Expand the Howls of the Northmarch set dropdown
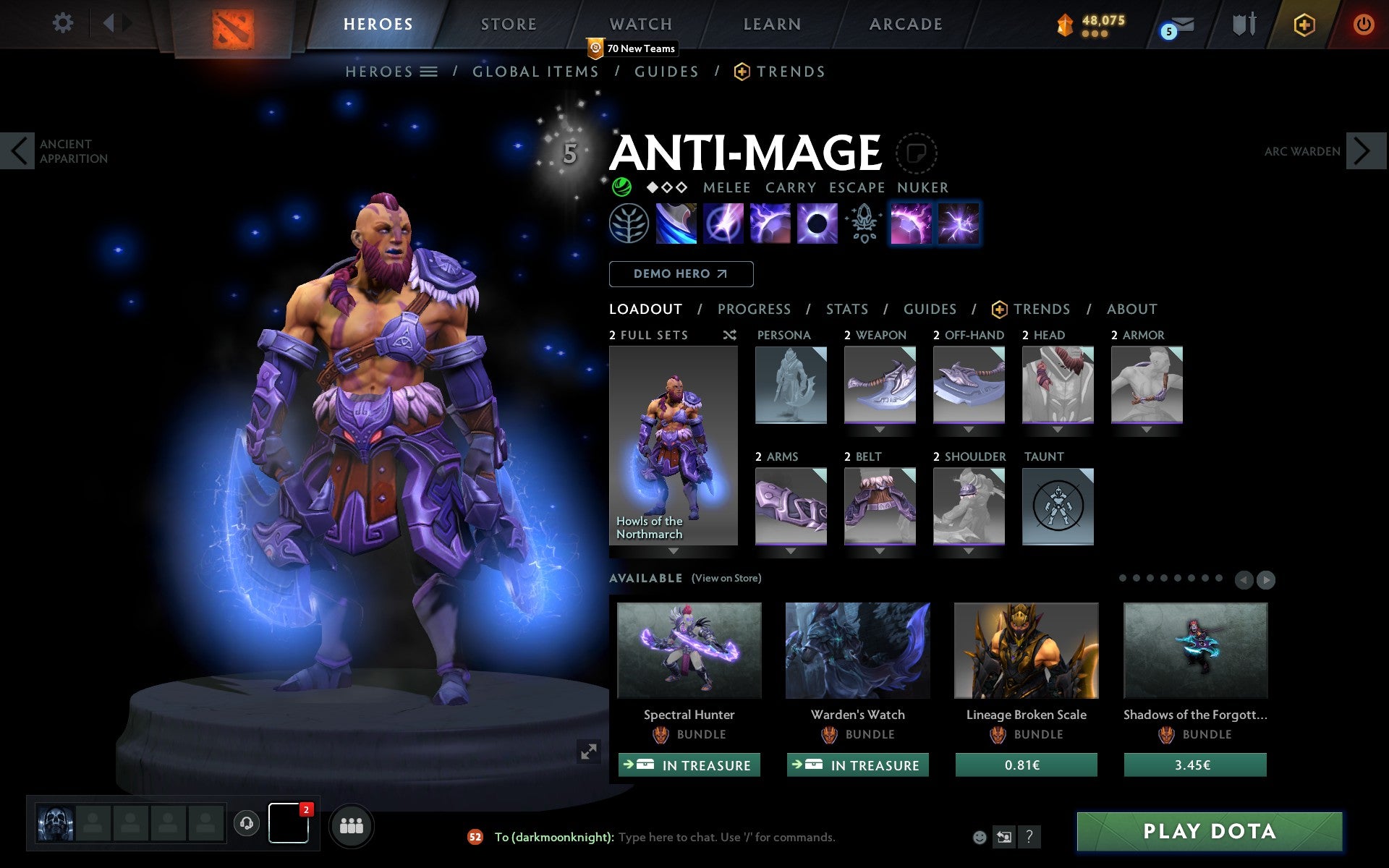This screenshot has height=868, width=1389. pyautogui.click(x=673, y=550)
